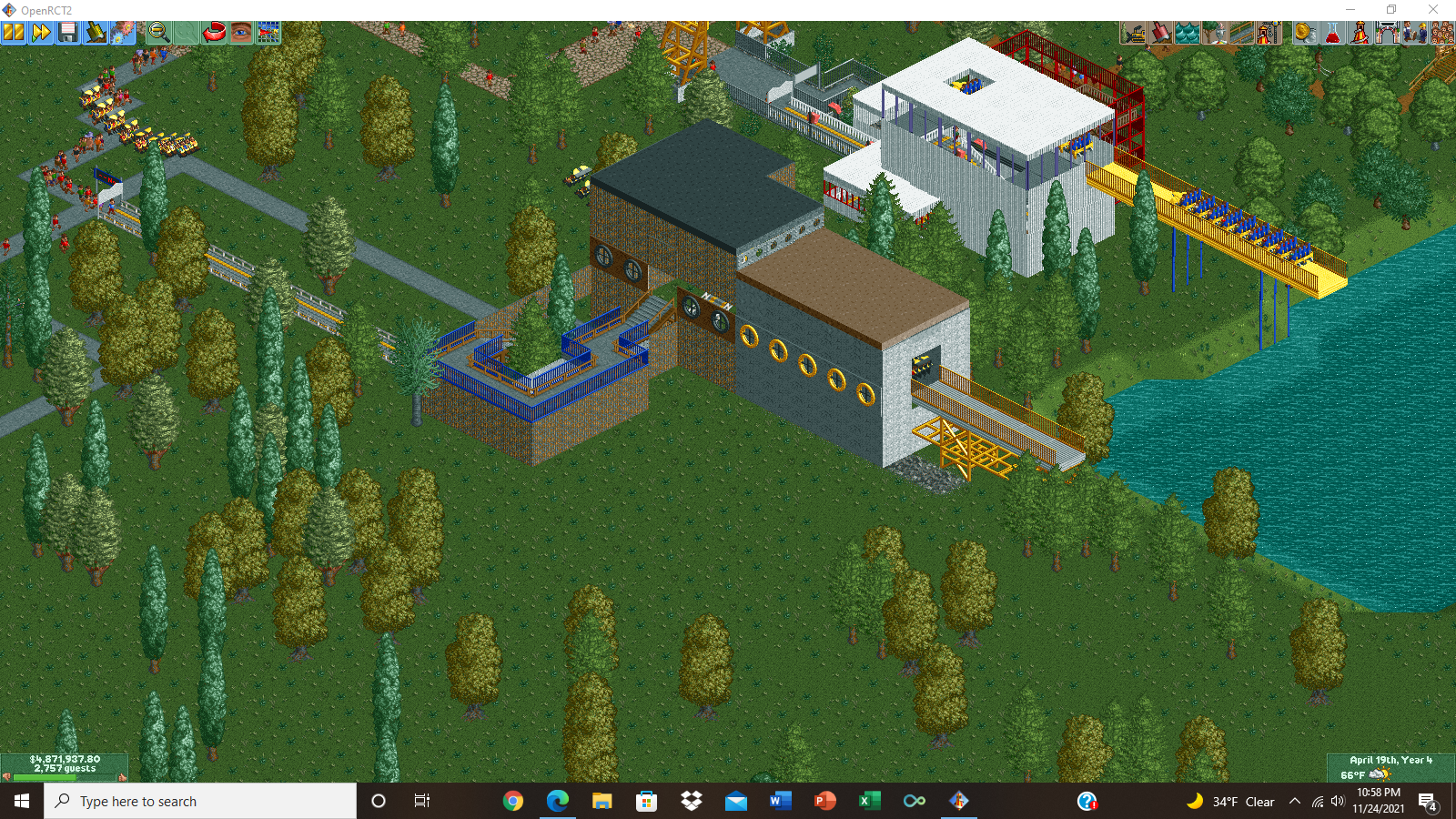Screen dimensions: 1456x819
Task: Open the notification action center
Action: (x=1430, y=802)
